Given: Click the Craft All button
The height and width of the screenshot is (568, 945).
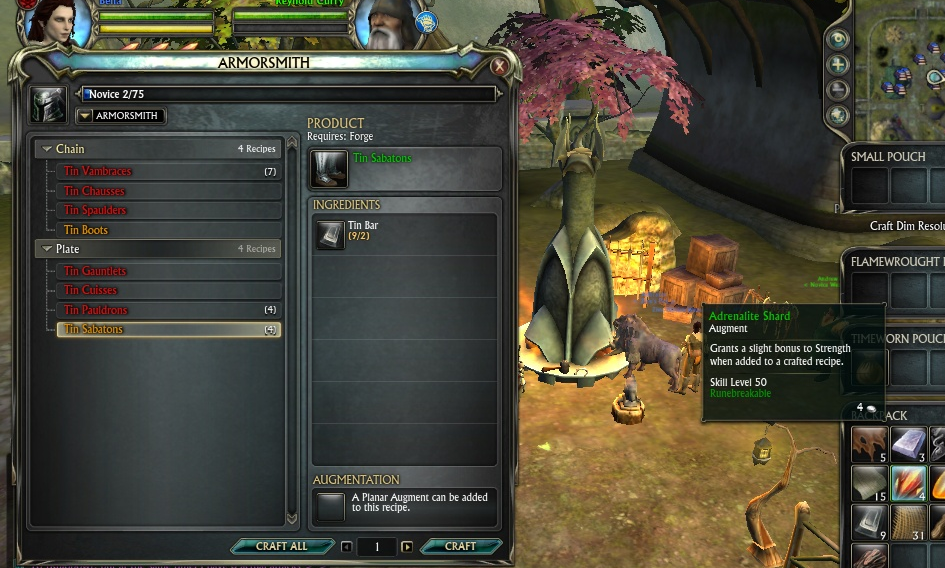Looking at the screenshot, I should [282, 547].
